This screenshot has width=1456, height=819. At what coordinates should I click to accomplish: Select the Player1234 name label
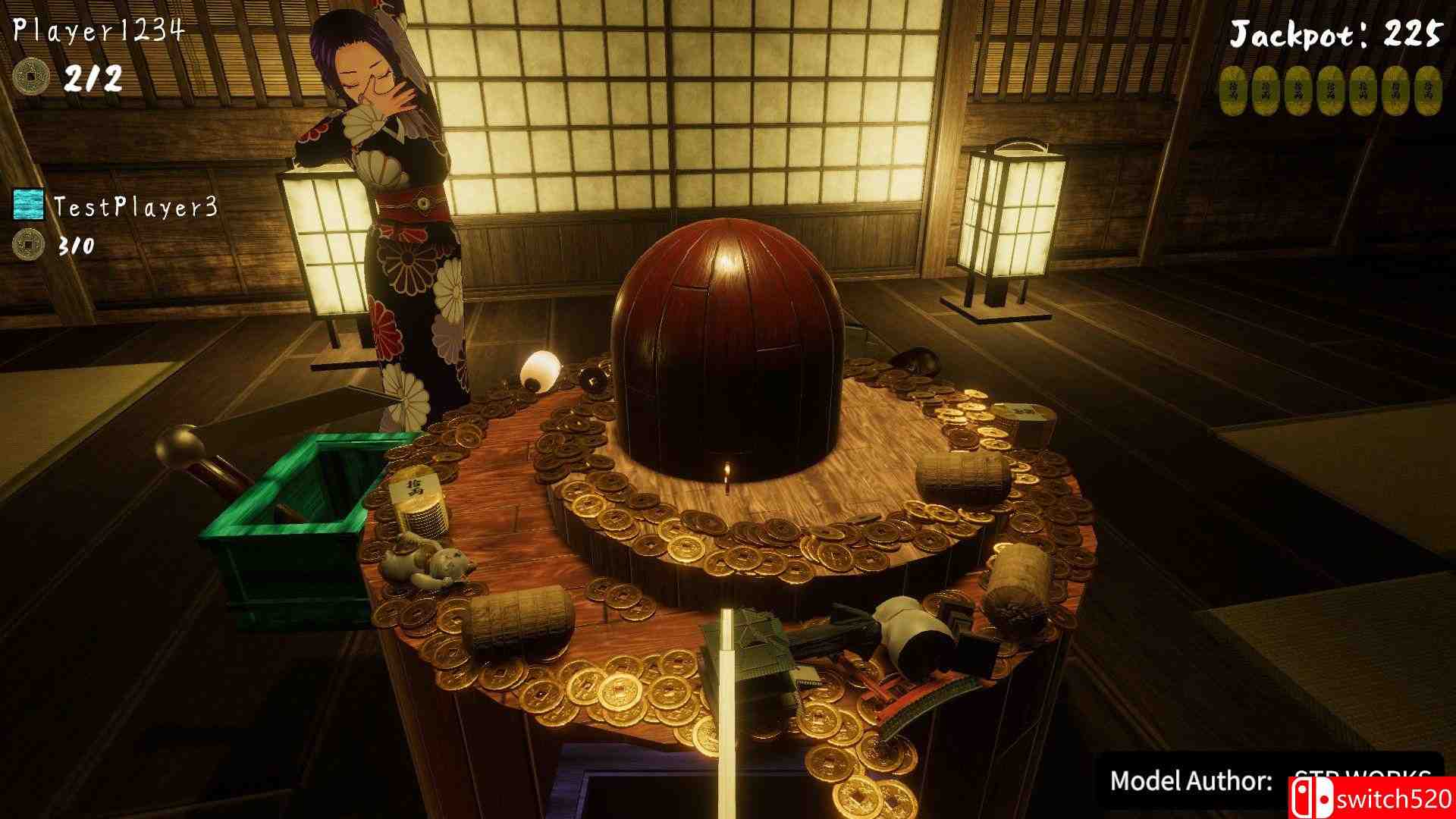99,30
